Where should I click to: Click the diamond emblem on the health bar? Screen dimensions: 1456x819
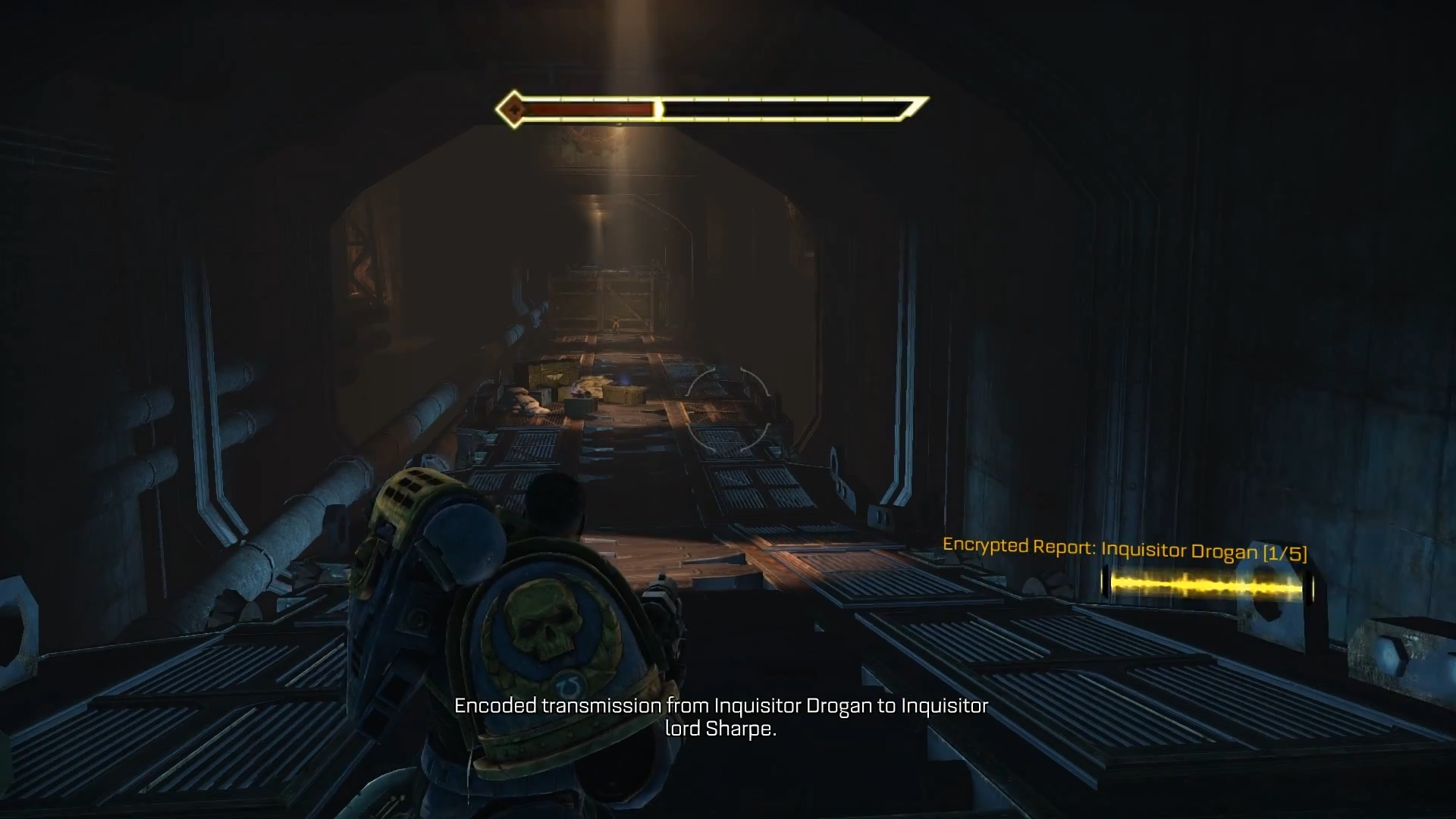point(513,108)
